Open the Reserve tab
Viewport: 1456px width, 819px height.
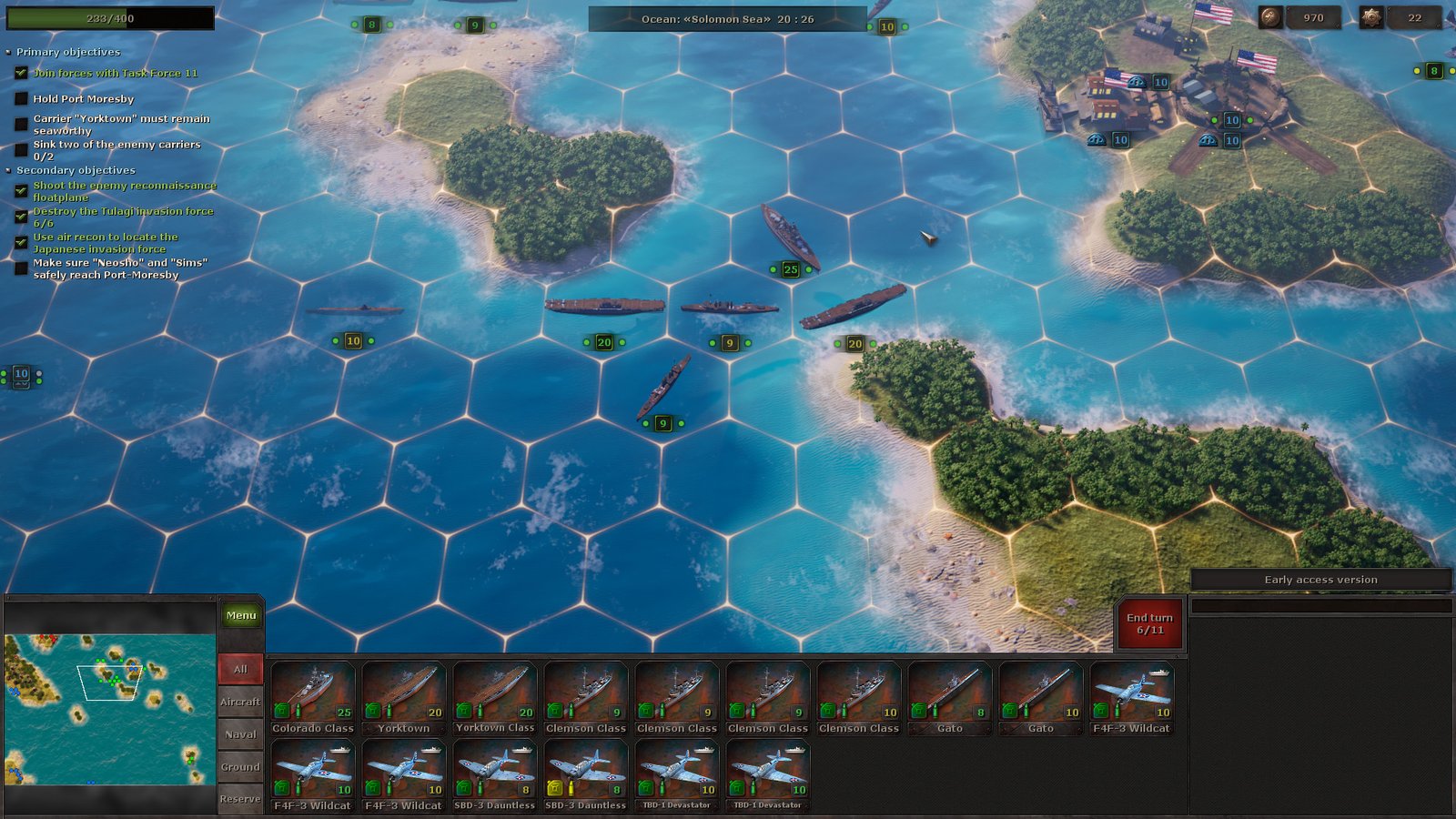(240, 799)
